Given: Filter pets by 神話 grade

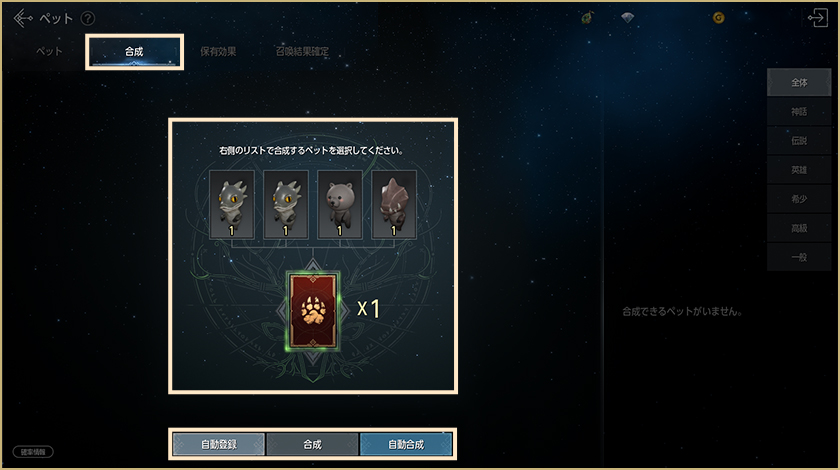Looking at the screenshot, I should tap(798, 112).
